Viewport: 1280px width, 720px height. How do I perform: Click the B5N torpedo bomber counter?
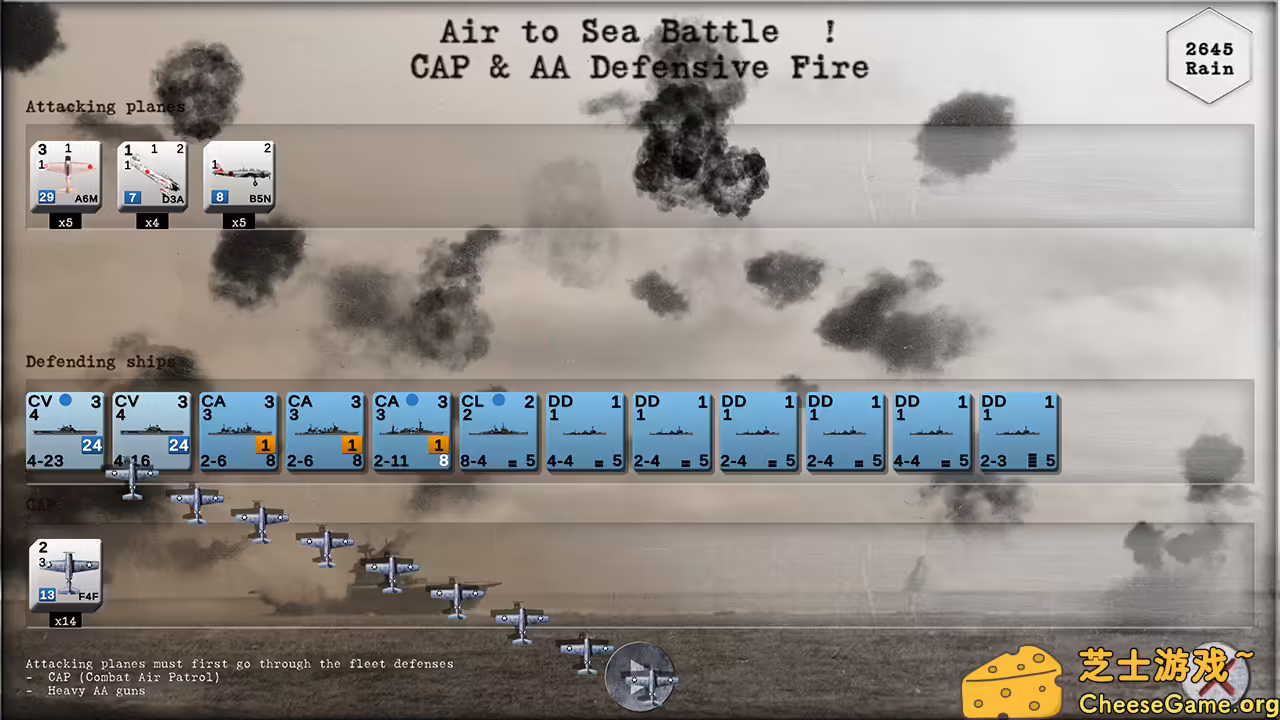238,175
